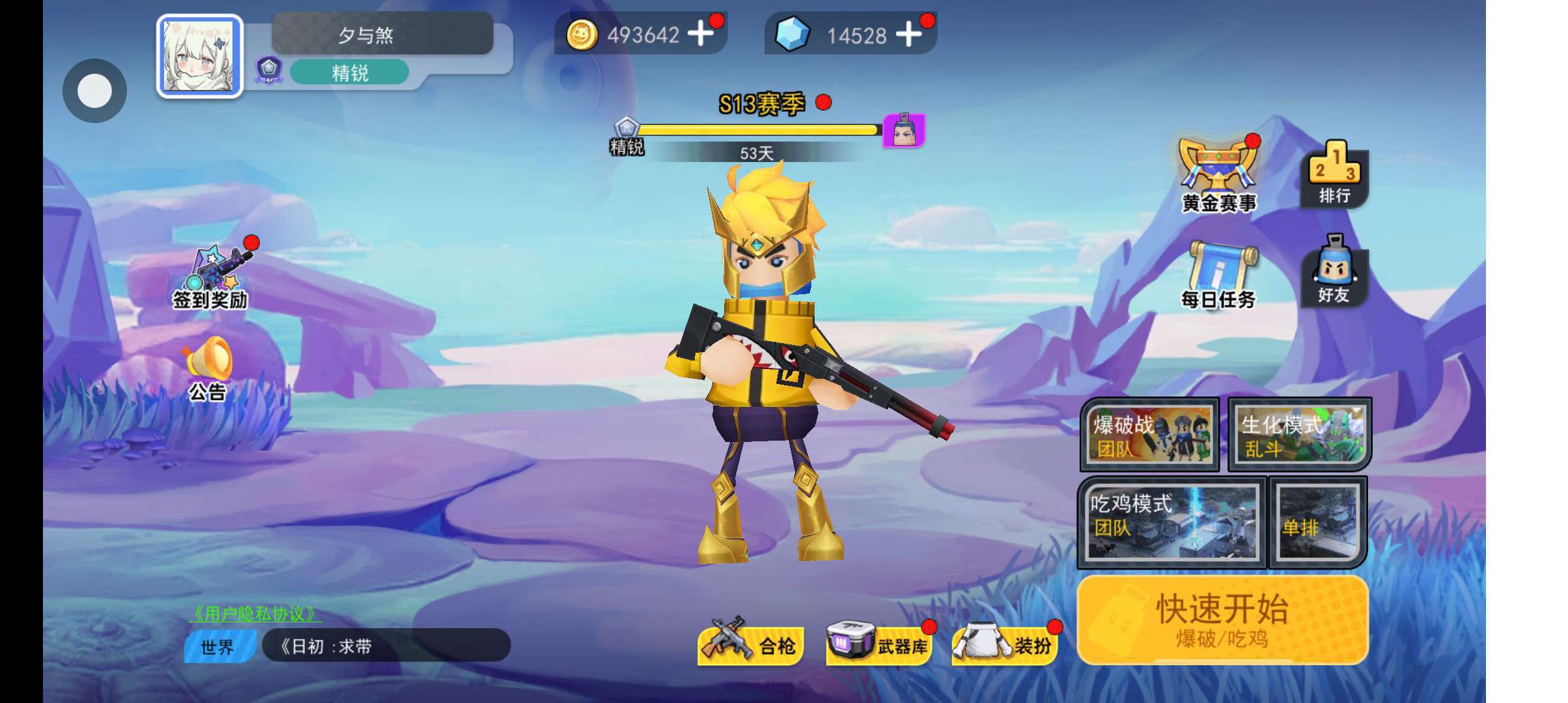
Task: Open the 好友 friends list
Action: [x=1333, y=270]
